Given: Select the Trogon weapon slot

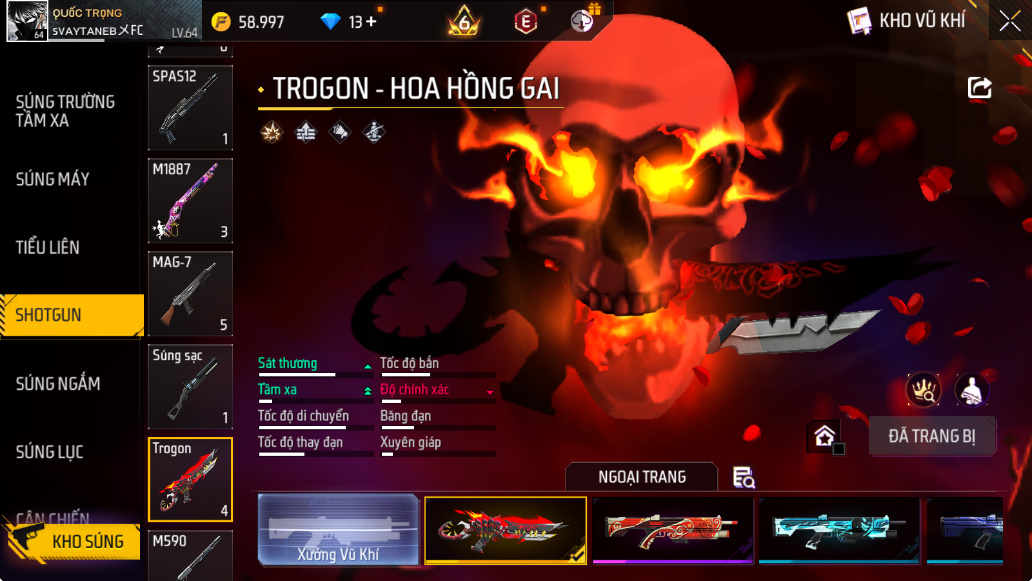Looking at the screenshot, I should [190, 479].
